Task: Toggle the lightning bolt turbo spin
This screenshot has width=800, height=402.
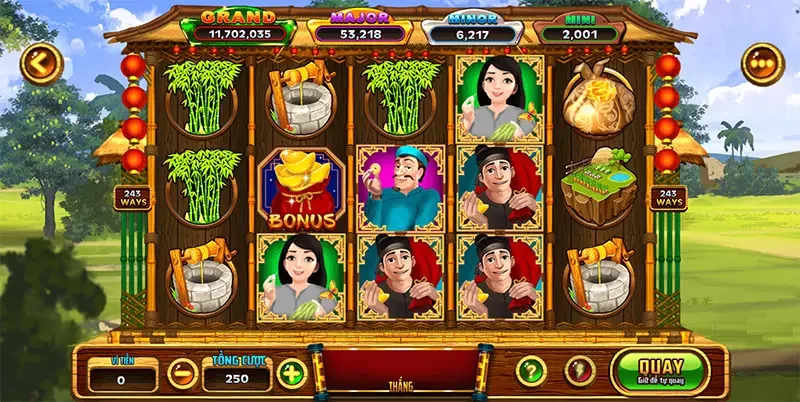Action: pyautogui.click(x=580, y=371)
